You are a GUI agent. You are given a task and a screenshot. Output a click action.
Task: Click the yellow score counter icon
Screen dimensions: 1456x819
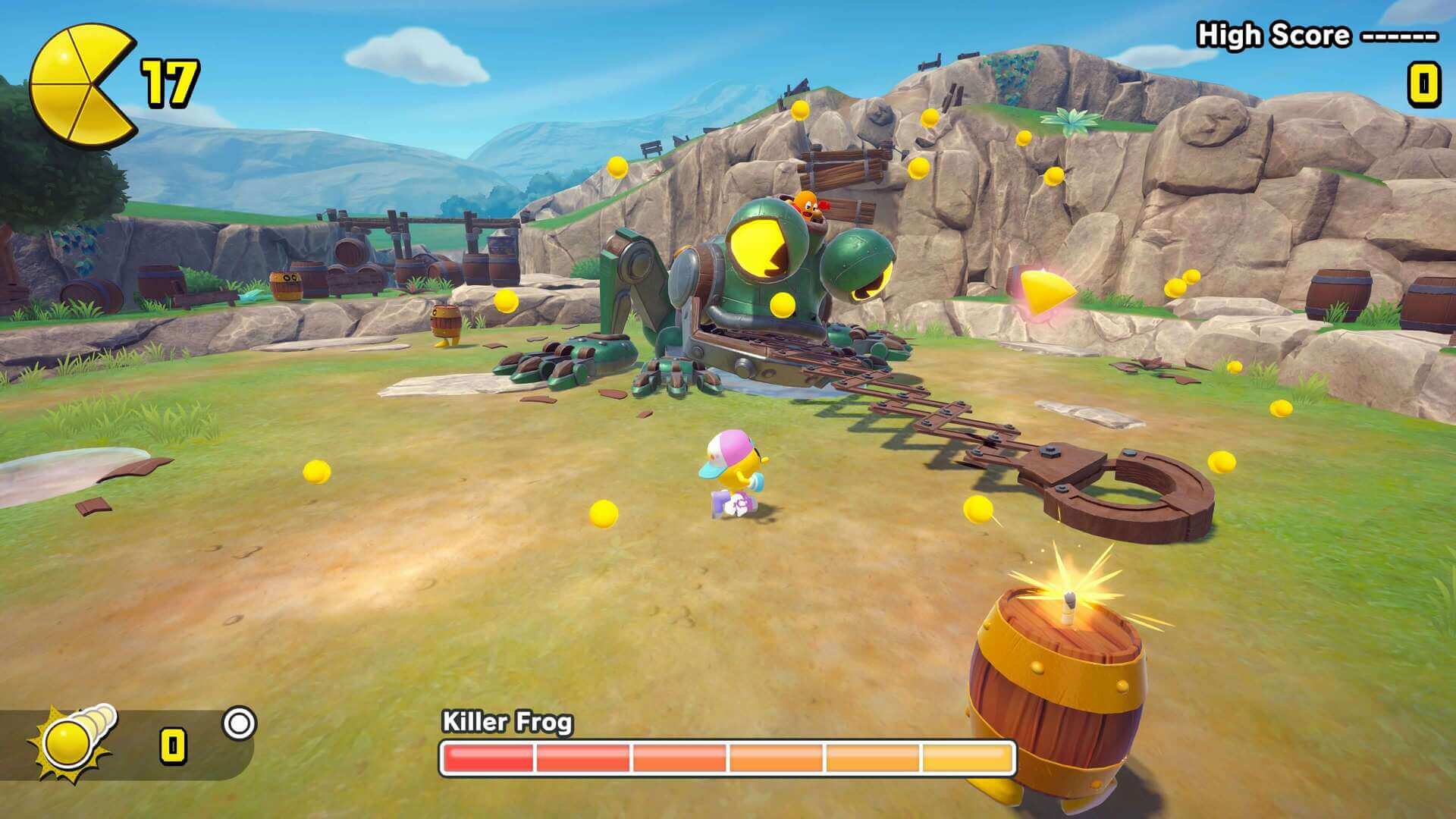pos(1426,85)
